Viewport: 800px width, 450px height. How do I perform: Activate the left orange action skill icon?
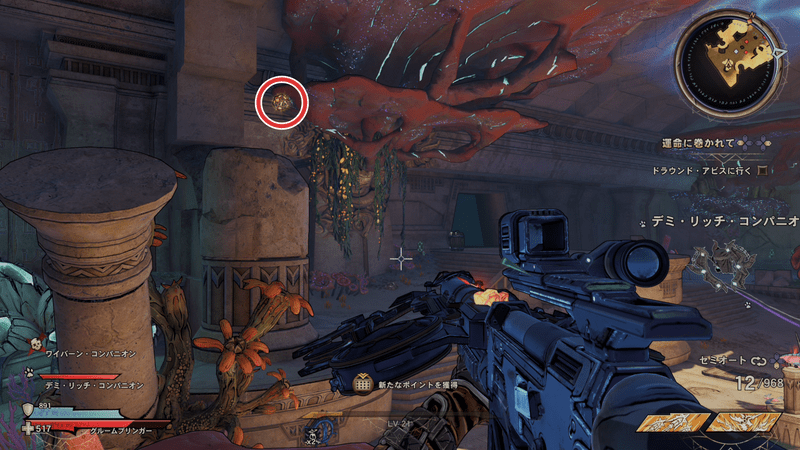coord(672,423)
